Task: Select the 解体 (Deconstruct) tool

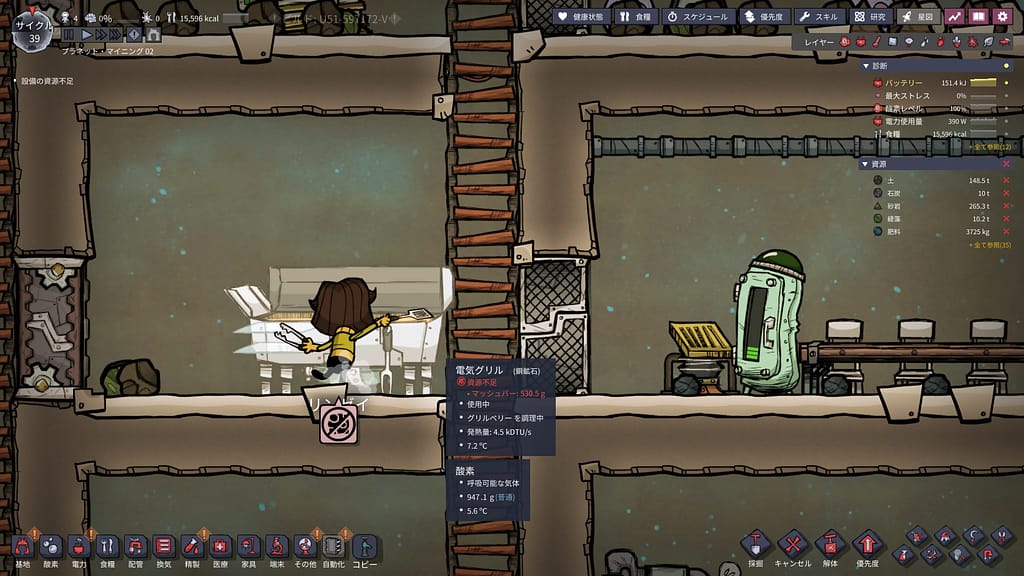Action: click(x=831, y=546)
